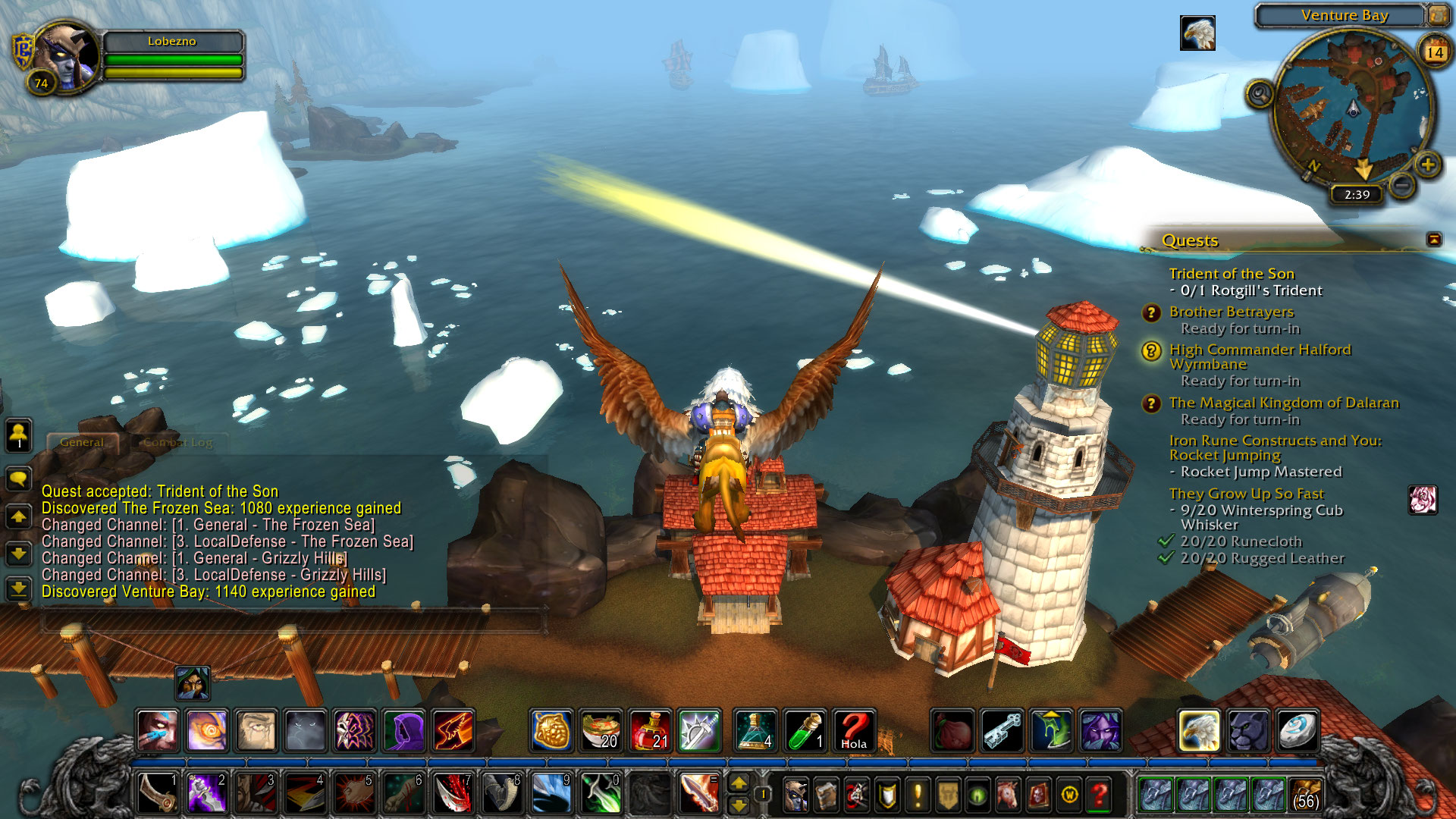This screenshot has width=1456, height=819.
Task: Open the Brother Betrayers quest entry
Action: (x=1231, y=312)
